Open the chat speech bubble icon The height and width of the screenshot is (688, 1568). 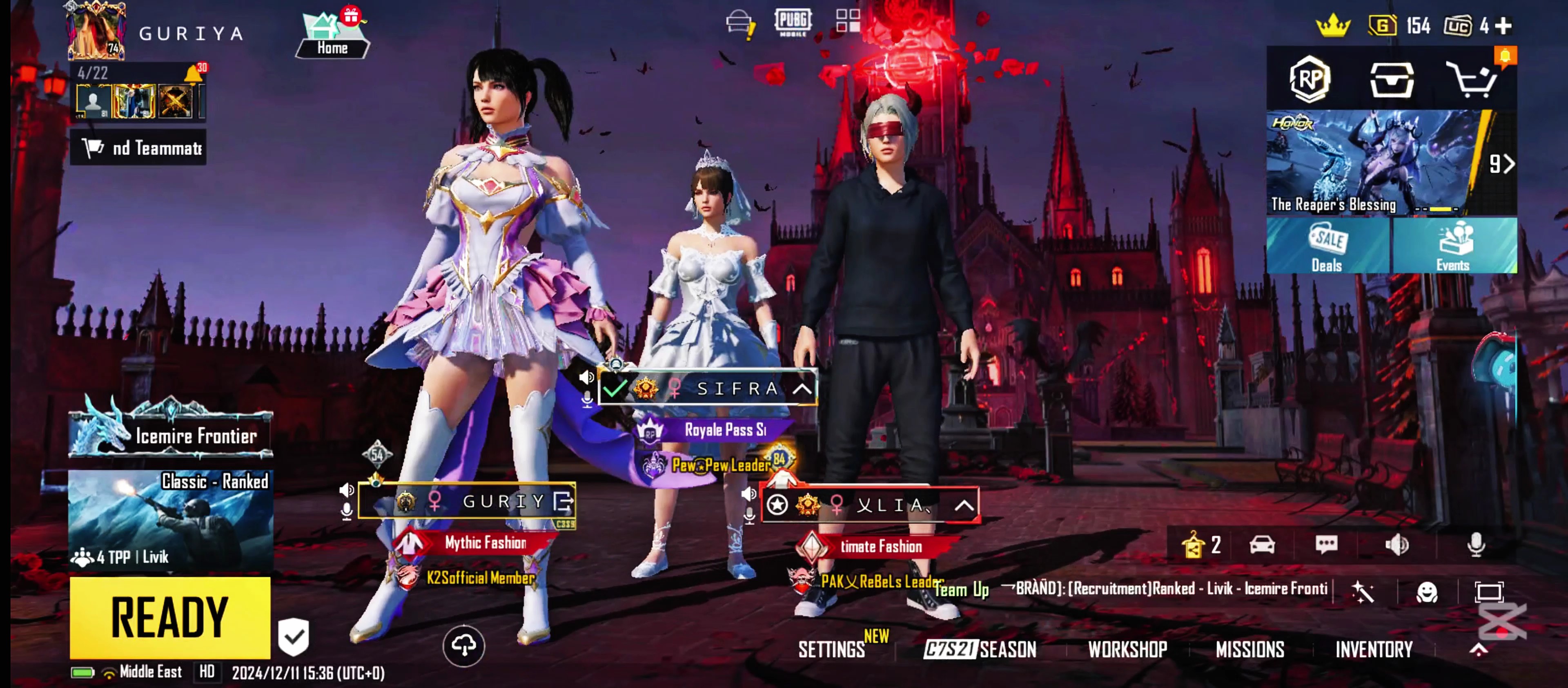(1326, 544)
